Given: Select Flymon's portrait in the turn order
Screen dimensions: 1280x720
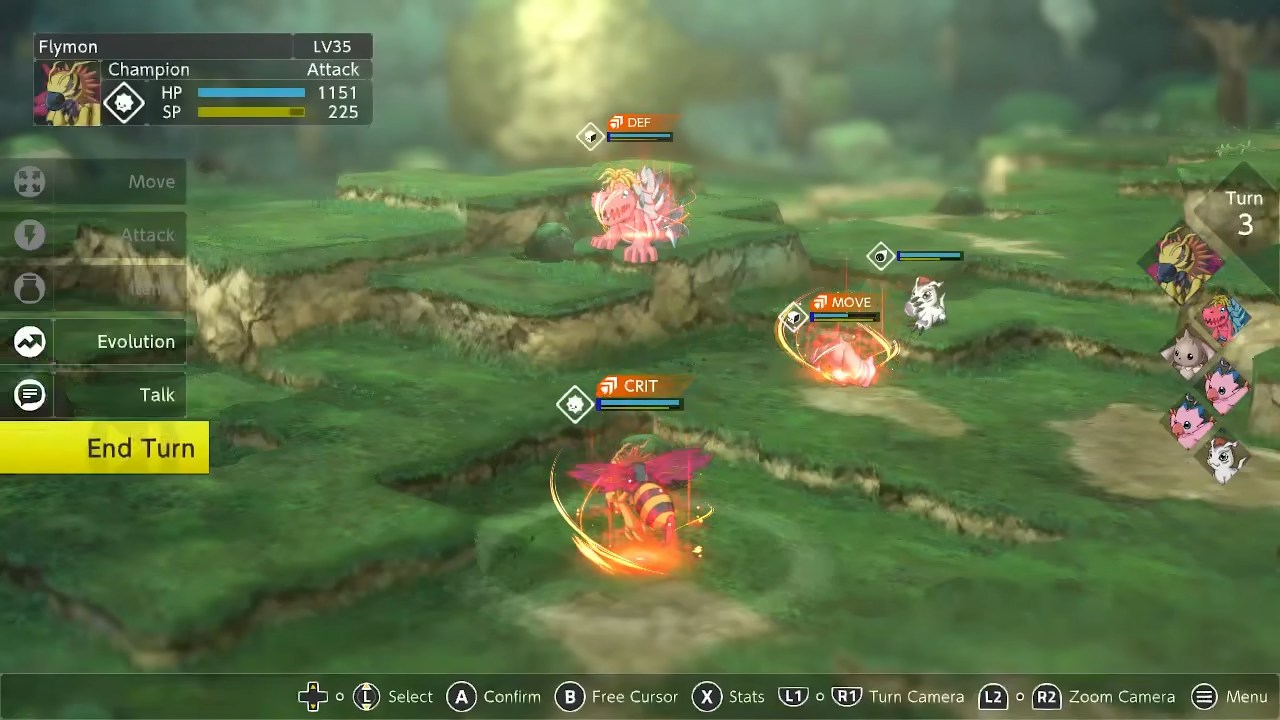Looking at the screenshot, I should pyautogui.click(x=1184, y=263).
